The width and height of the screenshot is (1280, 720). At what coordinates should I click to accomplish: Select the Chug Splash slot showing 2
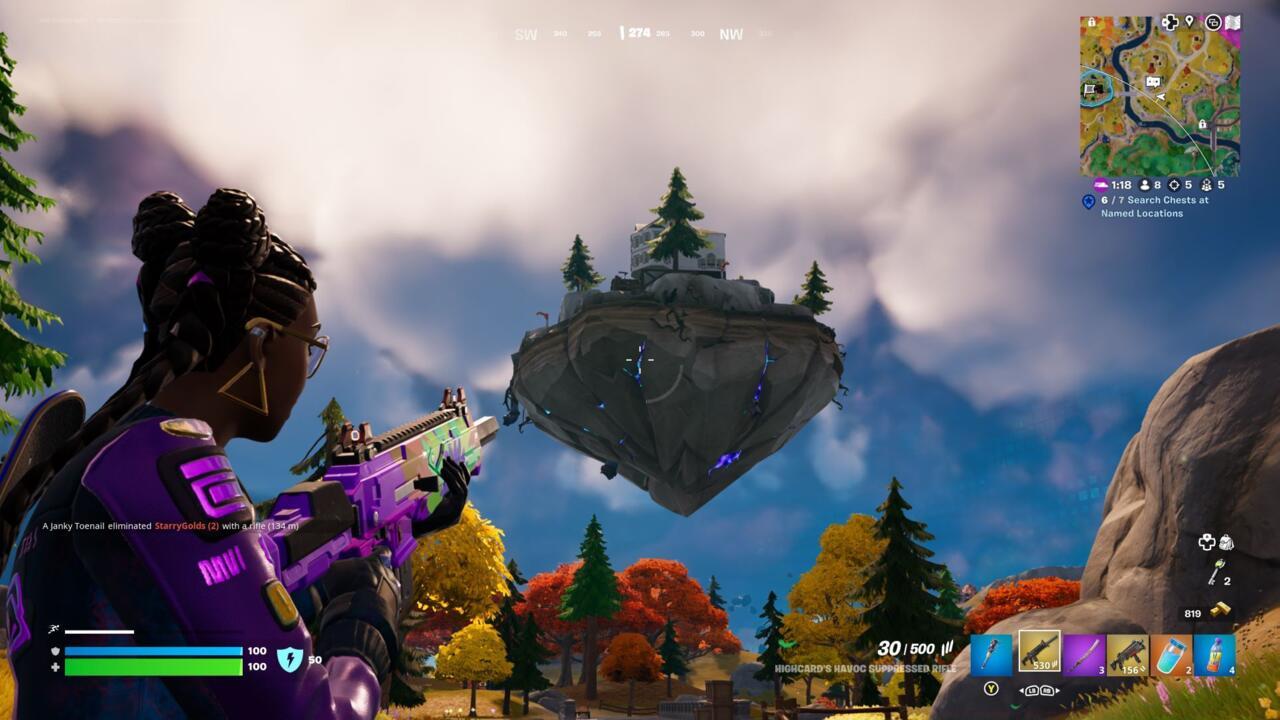(1172, 655)
